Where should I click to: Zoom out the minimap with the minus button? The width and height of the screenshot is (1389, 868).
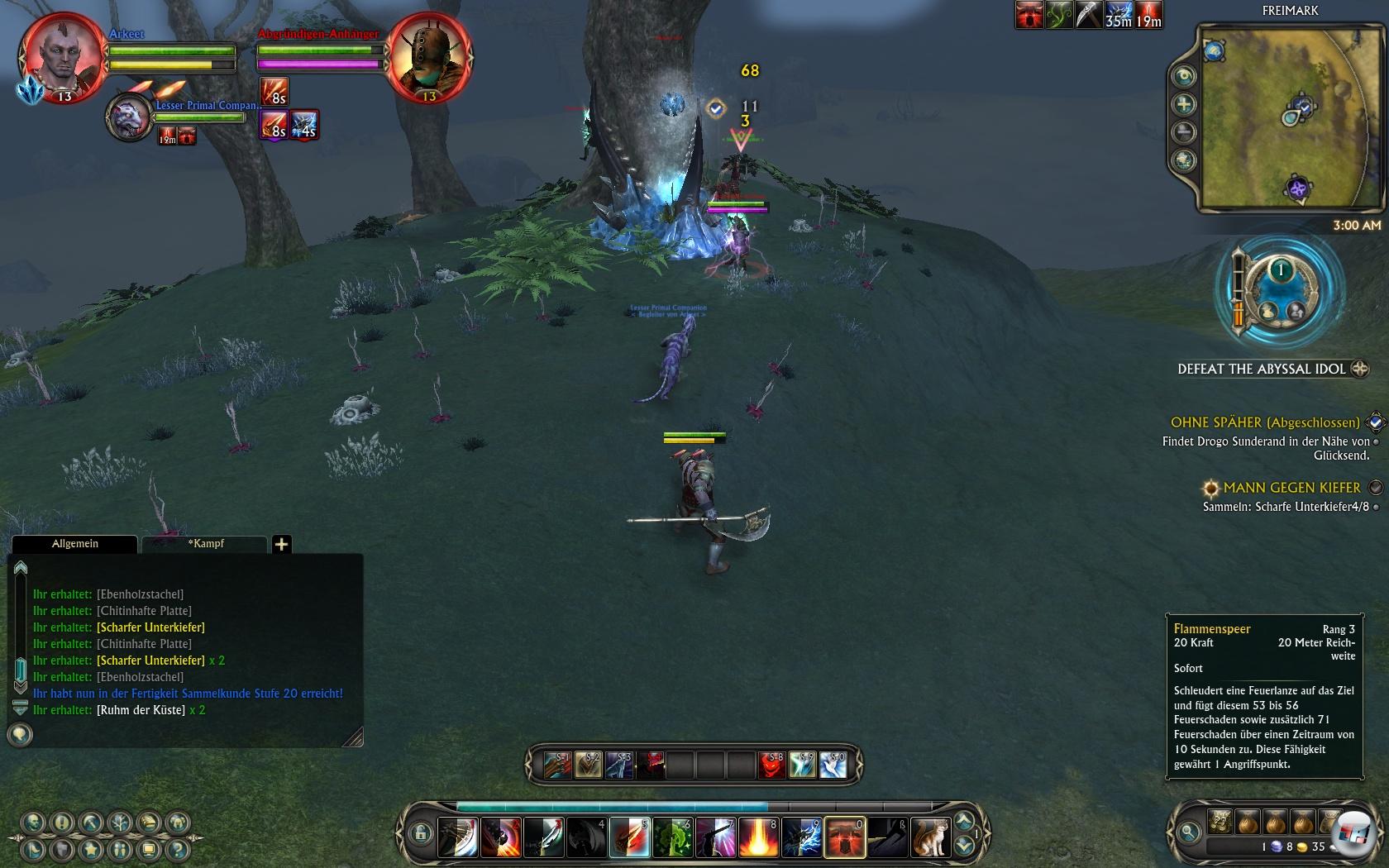(1184, 131)
